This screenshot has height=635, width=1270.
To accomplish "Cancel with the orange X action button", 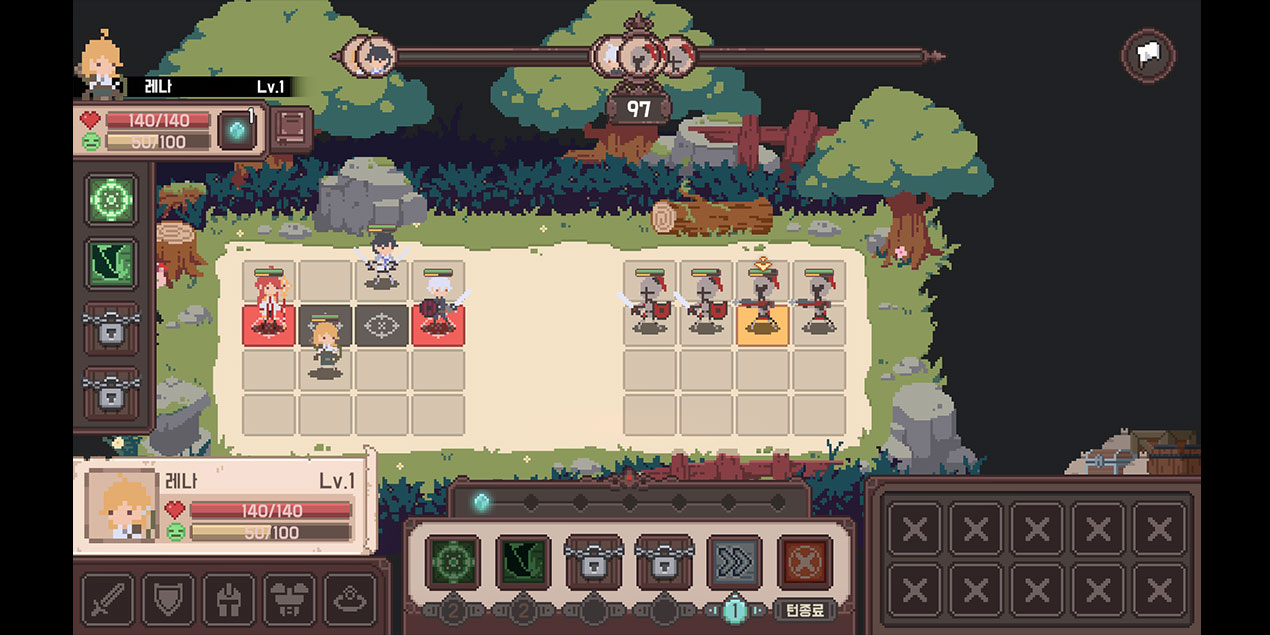I will point(805,562).
